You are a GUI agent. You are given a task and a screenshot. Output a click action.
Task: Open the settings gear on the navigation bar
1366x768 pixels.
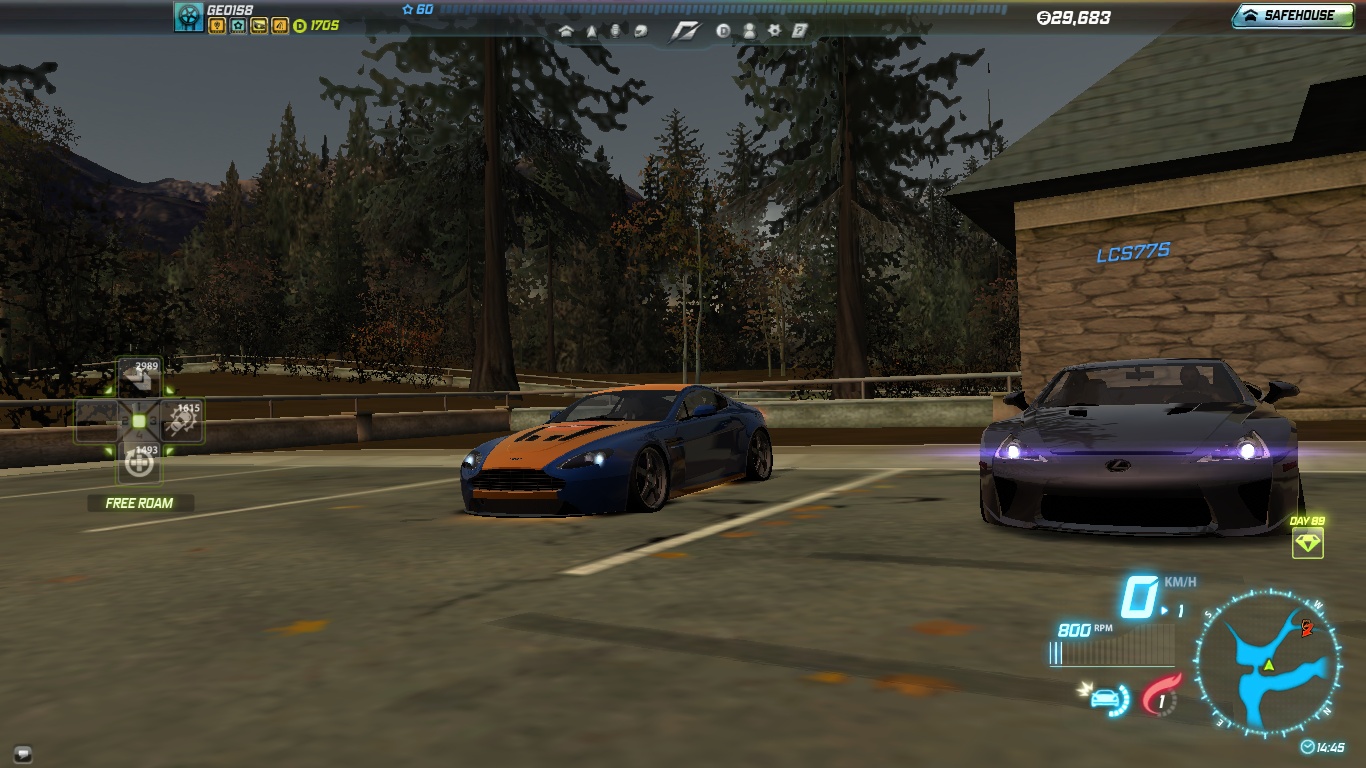click(775, 31)
